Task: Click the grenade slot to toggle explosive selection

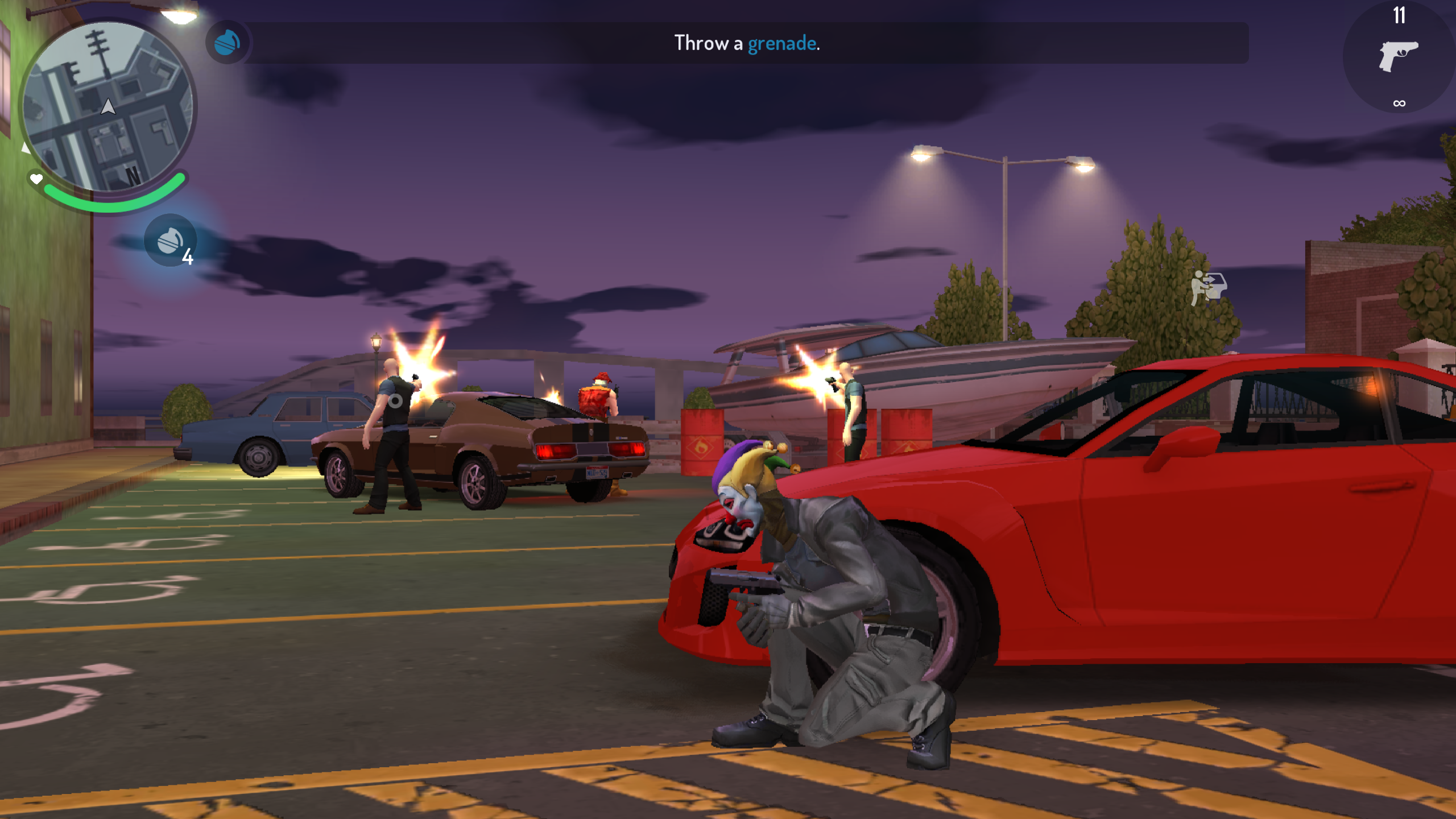Action: (171, 240)
